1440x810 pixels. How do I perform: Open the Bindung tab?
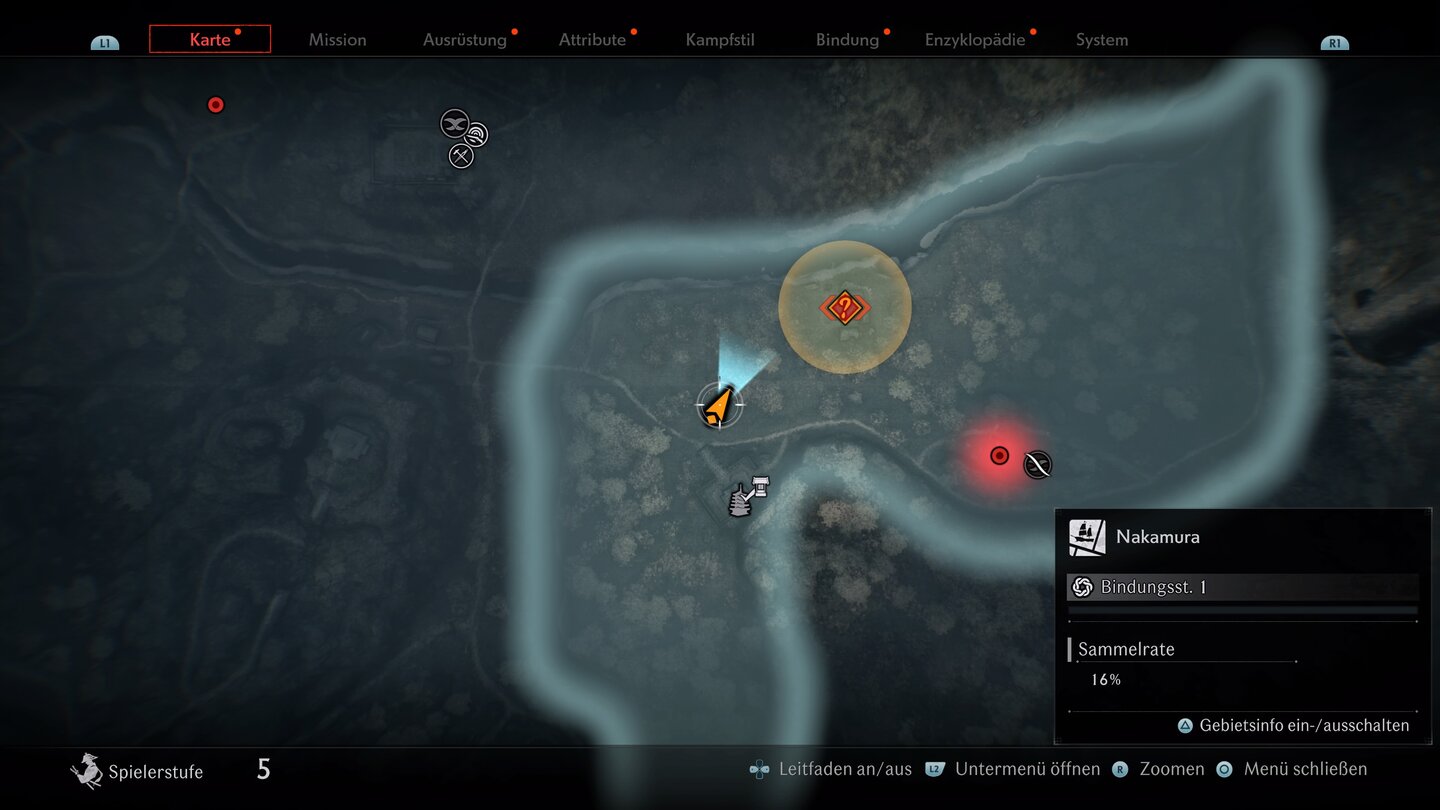point(847,40)
